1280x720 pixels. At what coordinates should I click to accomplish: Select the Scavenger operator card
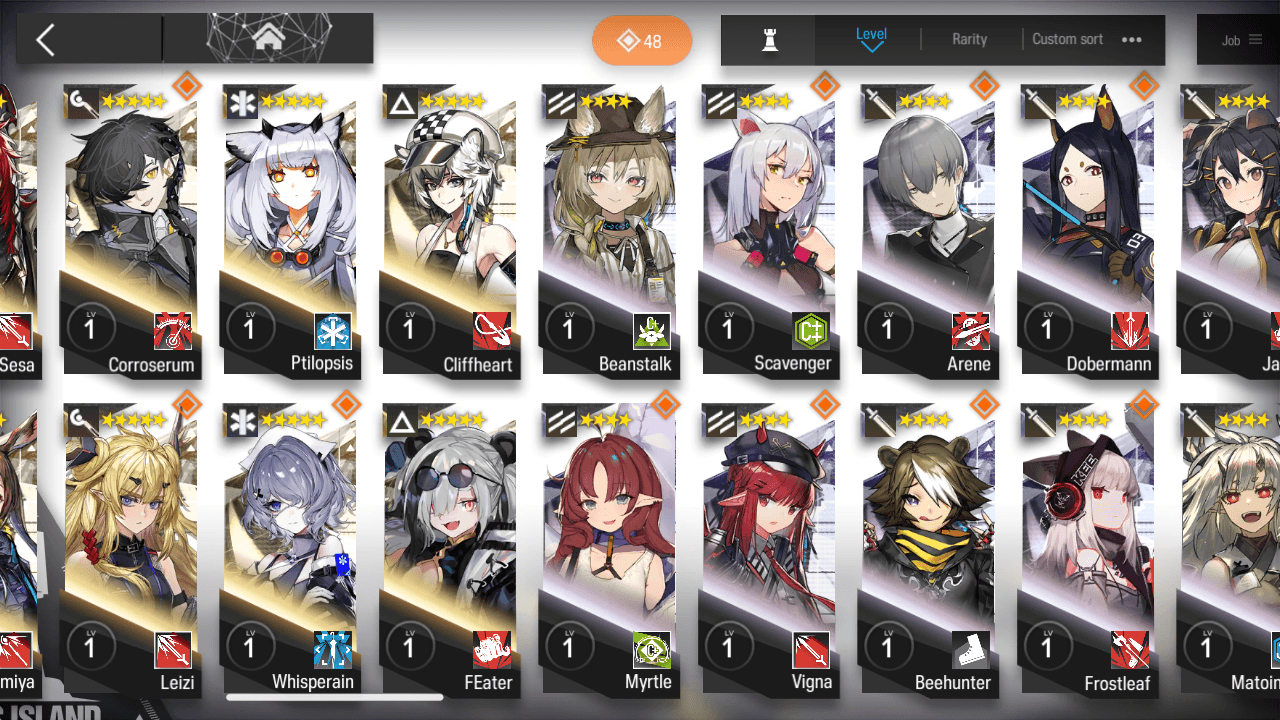click(768, 230)
